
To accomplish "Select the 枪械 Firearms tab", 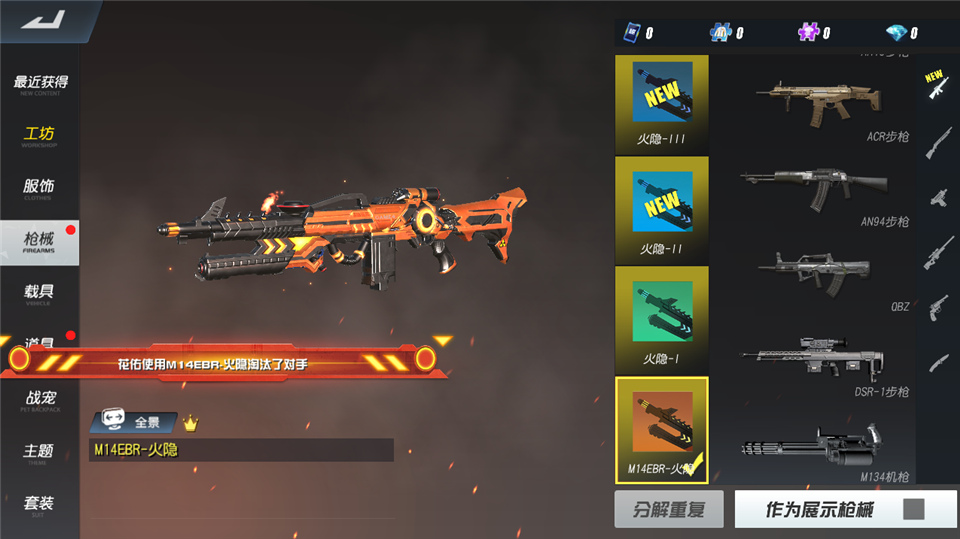I will tap(40, 241).
